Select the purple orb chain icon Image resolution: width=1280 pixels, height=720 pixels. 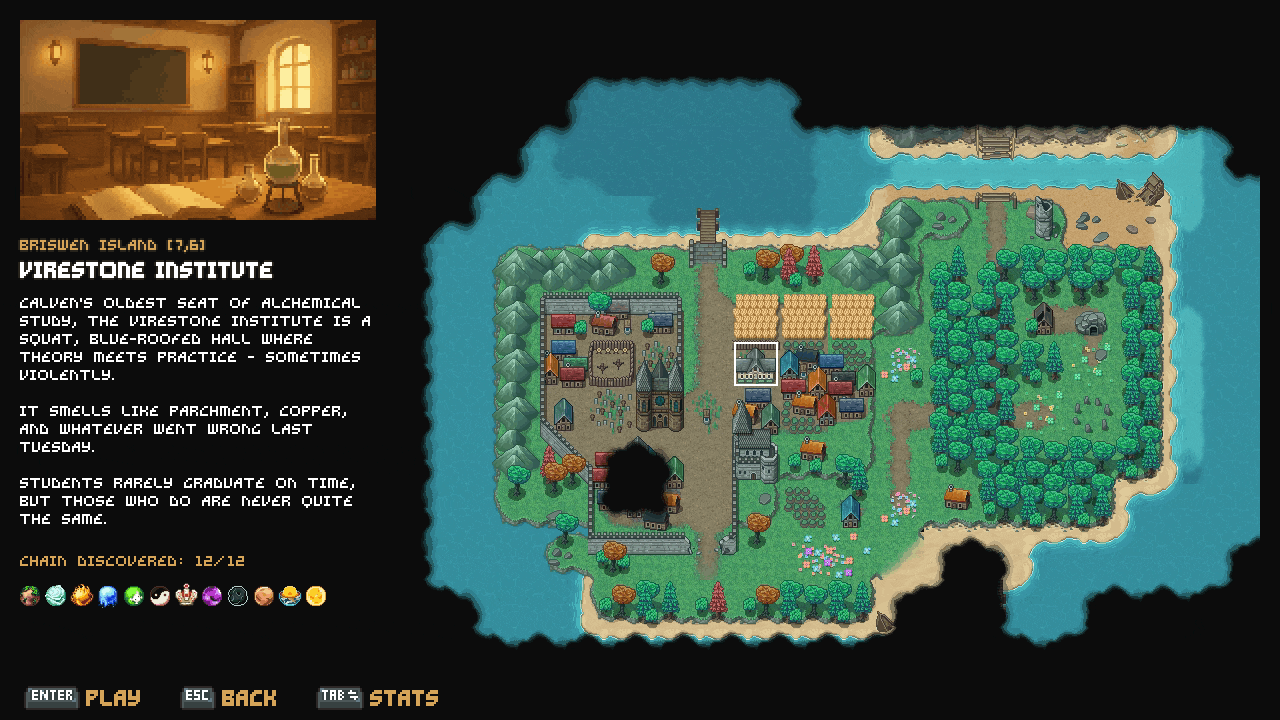[212, 597]
